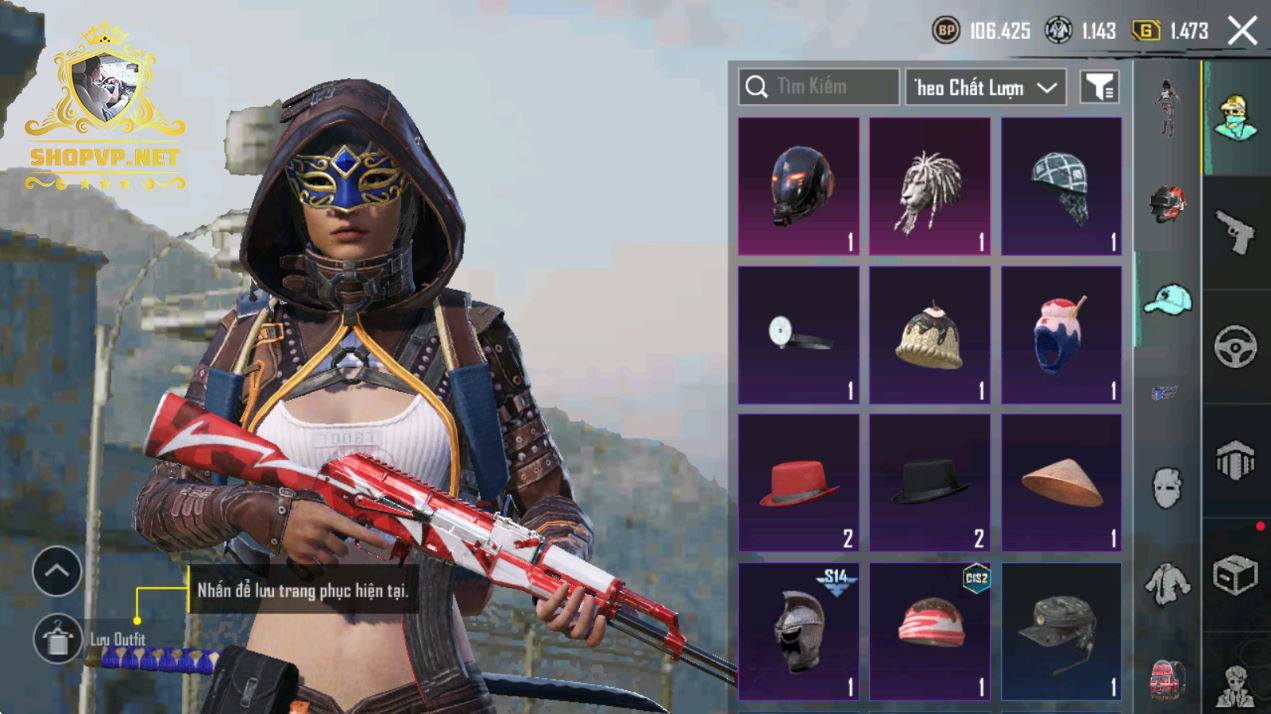Open the steering wheel vehicle category
This screenshot has height=714, width=1271.
pos(1236,347)
